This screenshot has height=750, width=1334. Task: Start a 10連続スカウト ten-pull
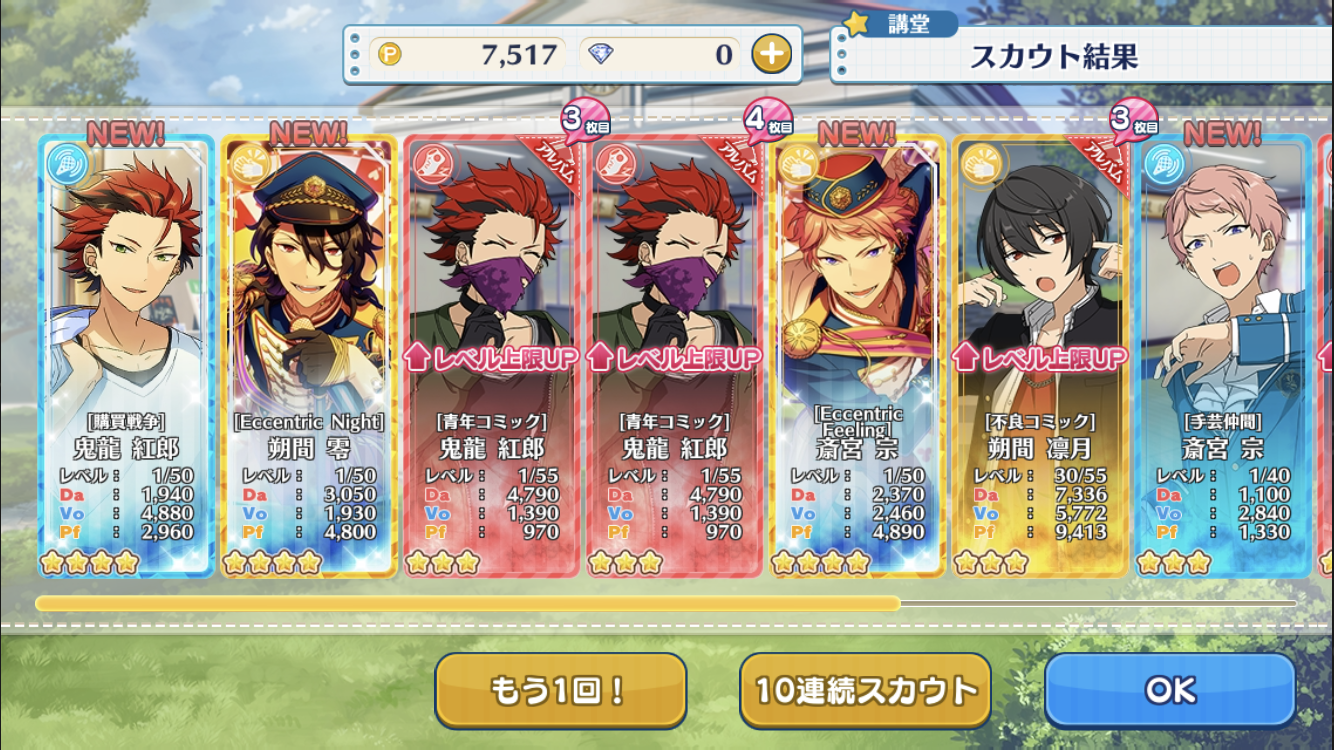pos(865,690)
